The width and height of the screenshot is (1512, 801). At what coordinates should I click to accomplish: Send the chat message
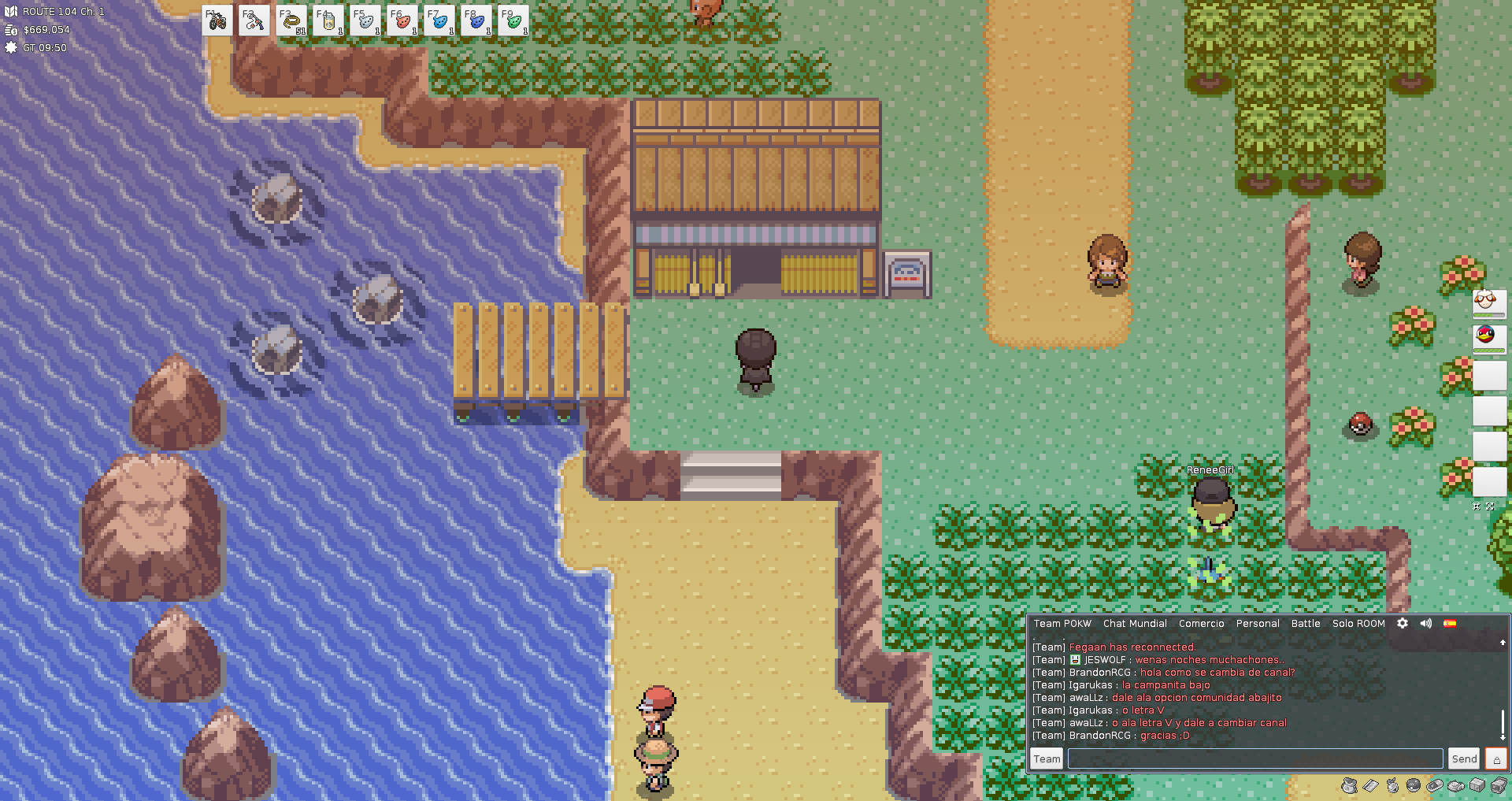[1464, 758]
